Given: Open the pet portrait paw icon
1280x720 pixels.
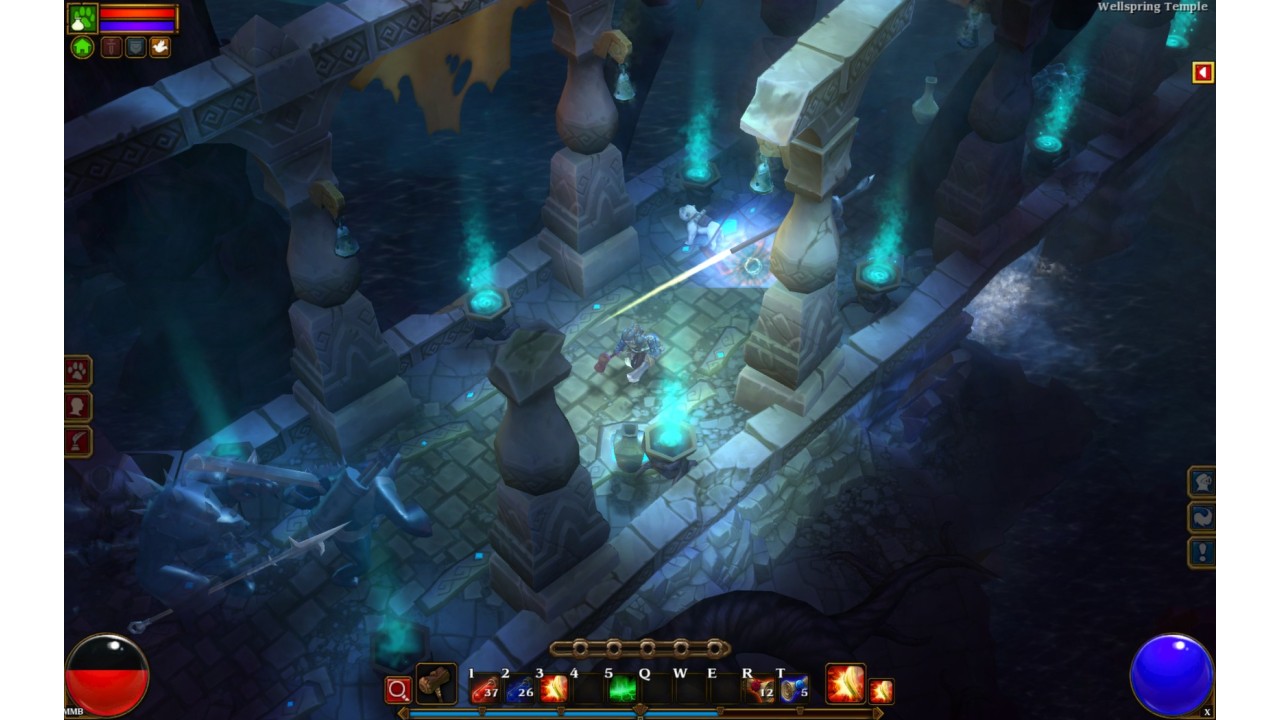Looking at the screenshot, I should (x=83, y=18).
